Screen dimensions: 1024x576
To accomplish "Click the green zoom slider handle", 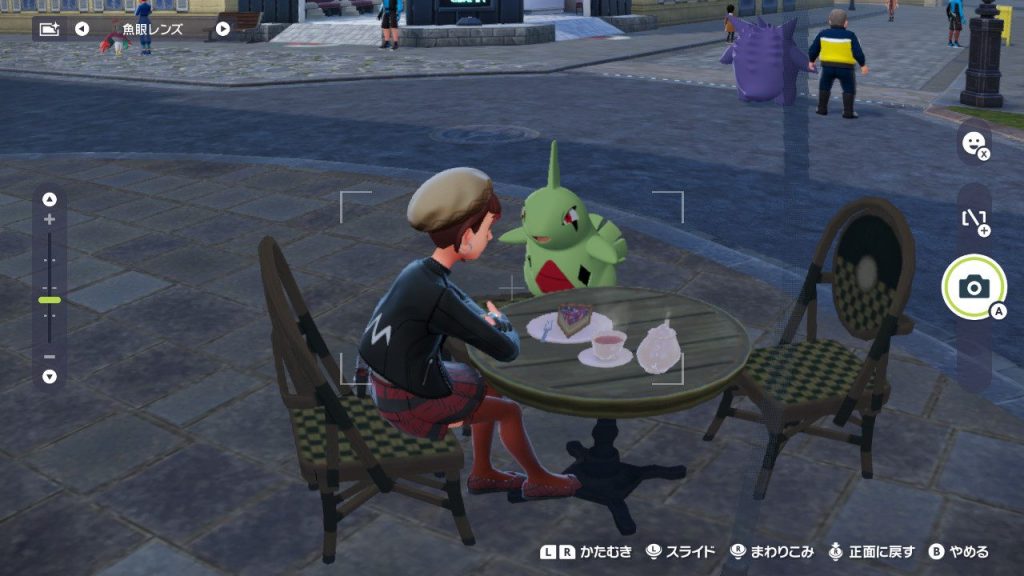I will [x=49, y=299].
